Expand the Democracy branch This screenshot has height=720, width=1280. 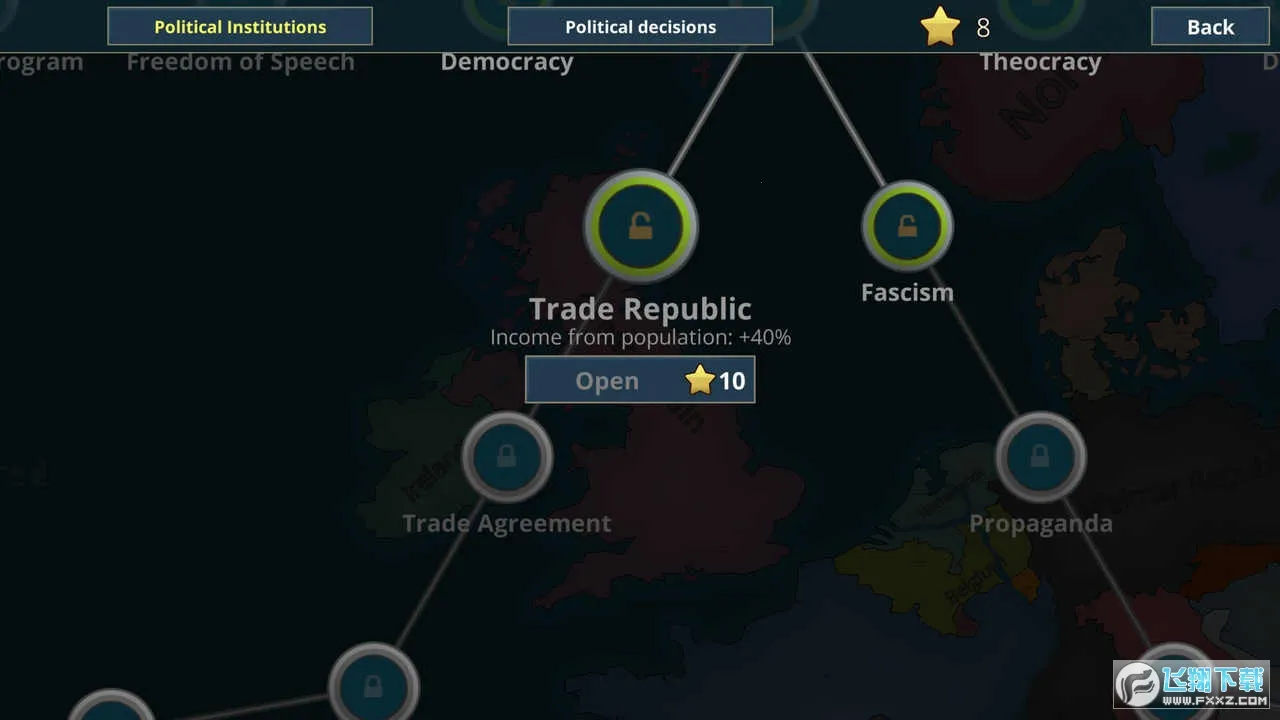507,61
